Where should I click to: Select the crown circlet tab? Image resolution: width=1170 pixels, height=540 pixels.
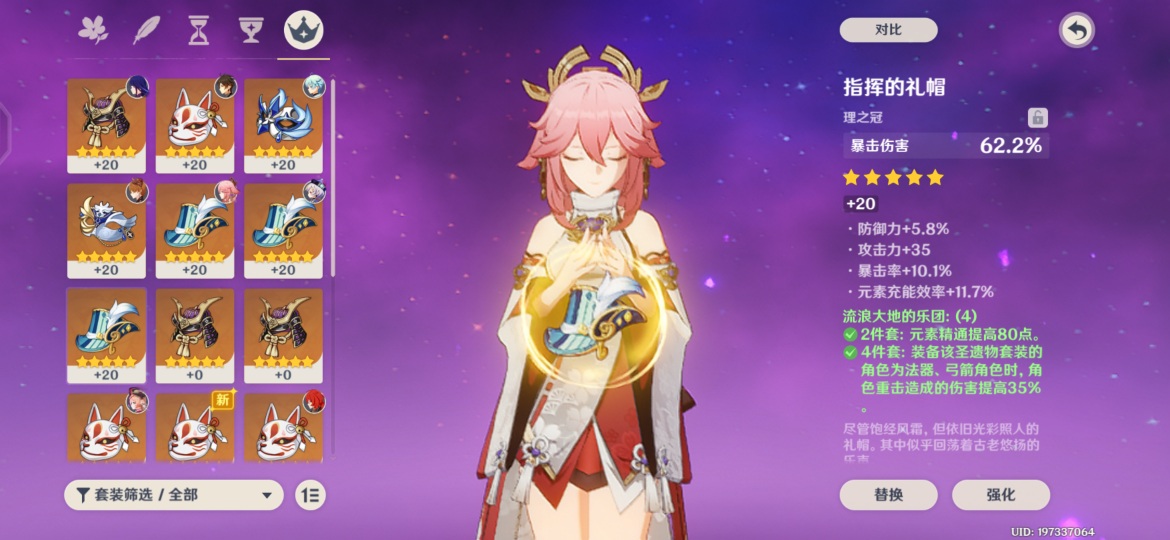pos(303,31)
